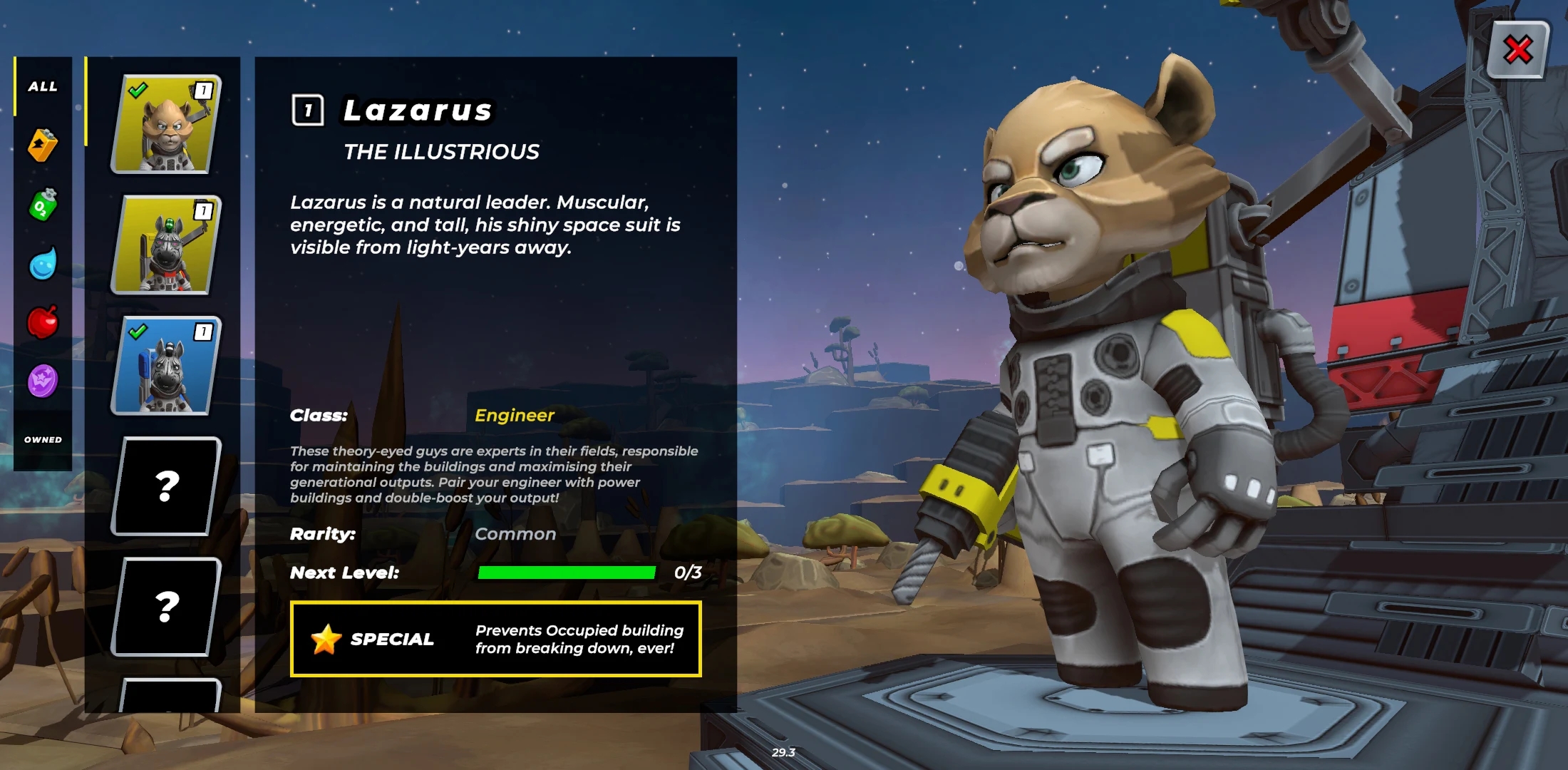Close the character details screen

[x=1518, y=50]
